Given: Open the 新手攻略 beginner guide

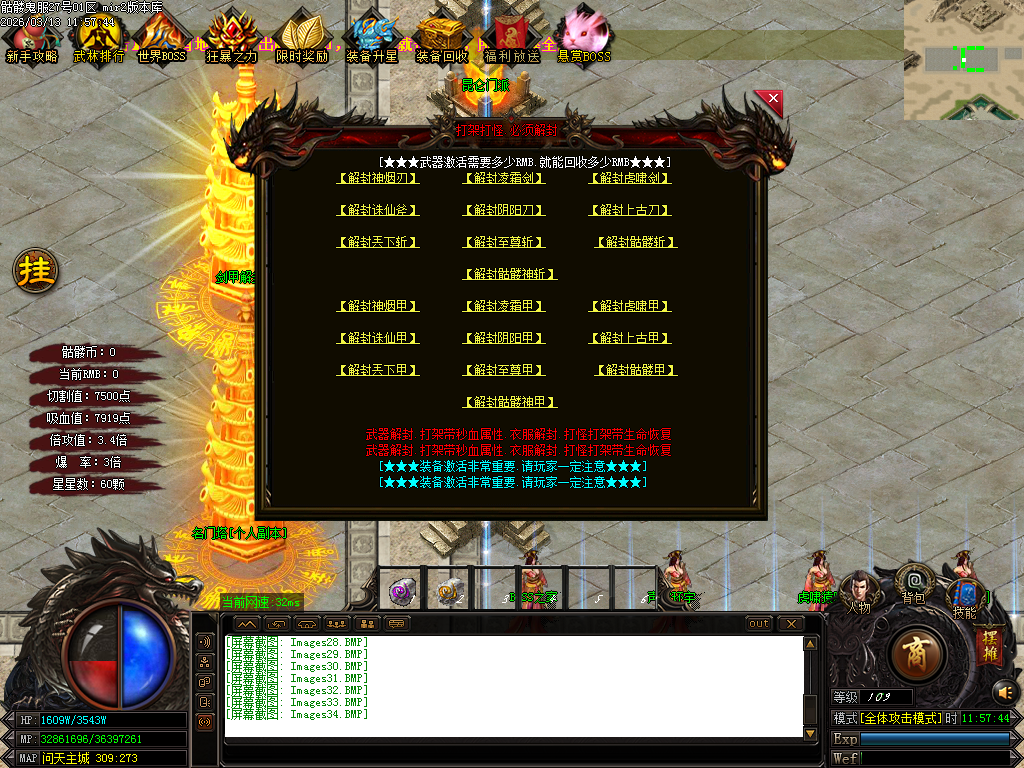Looking at the screenshot, I should click(32, 39).
